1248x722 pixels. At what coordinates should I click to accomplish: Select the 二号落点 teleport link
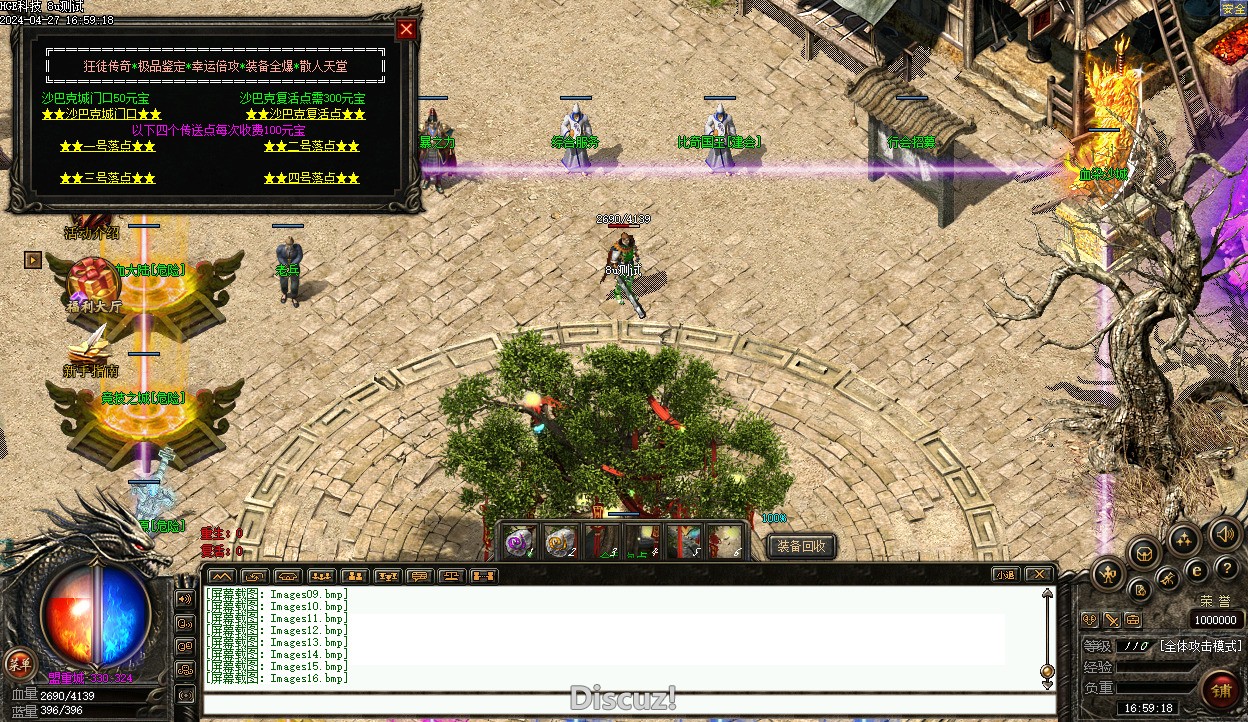[311, 146]
